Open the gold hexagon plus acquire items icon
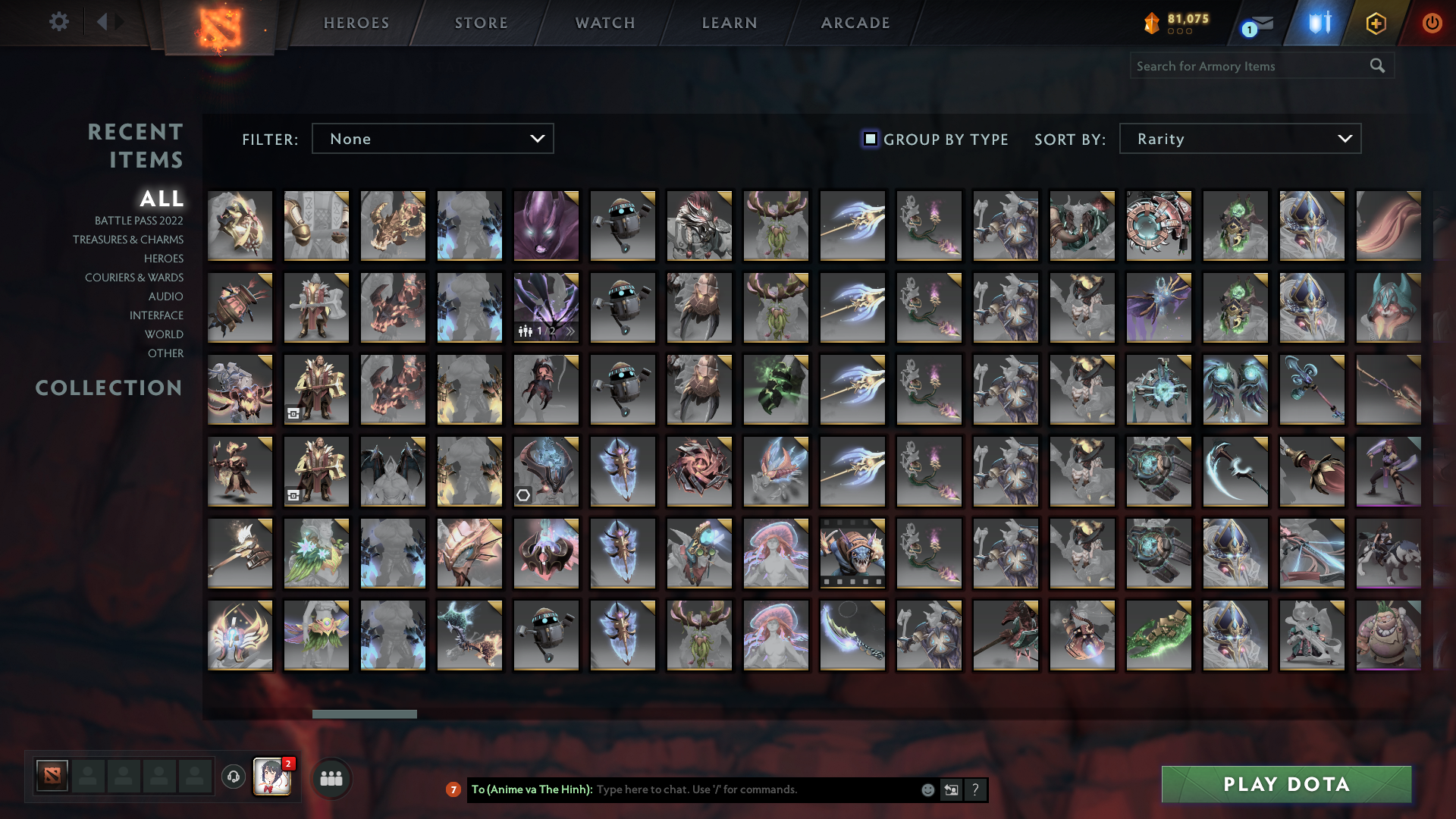The image size is (1456, 819). (1376, 23)
